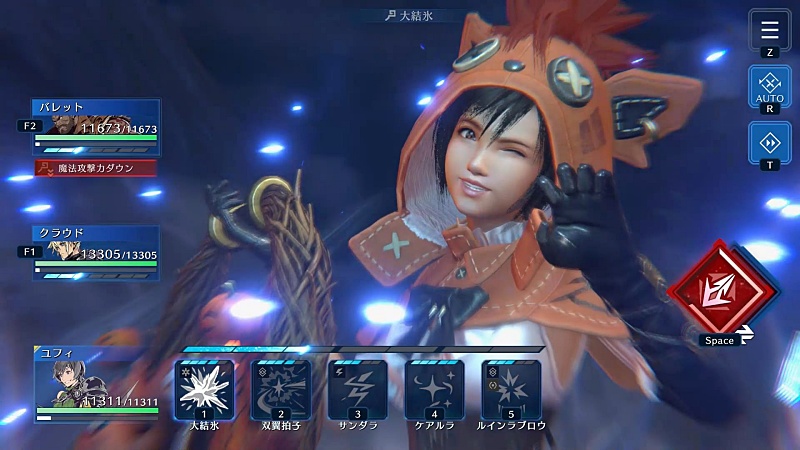Select Barret's (バレット) character panel
Screen dimensions: 800x450
coord(97,126)
